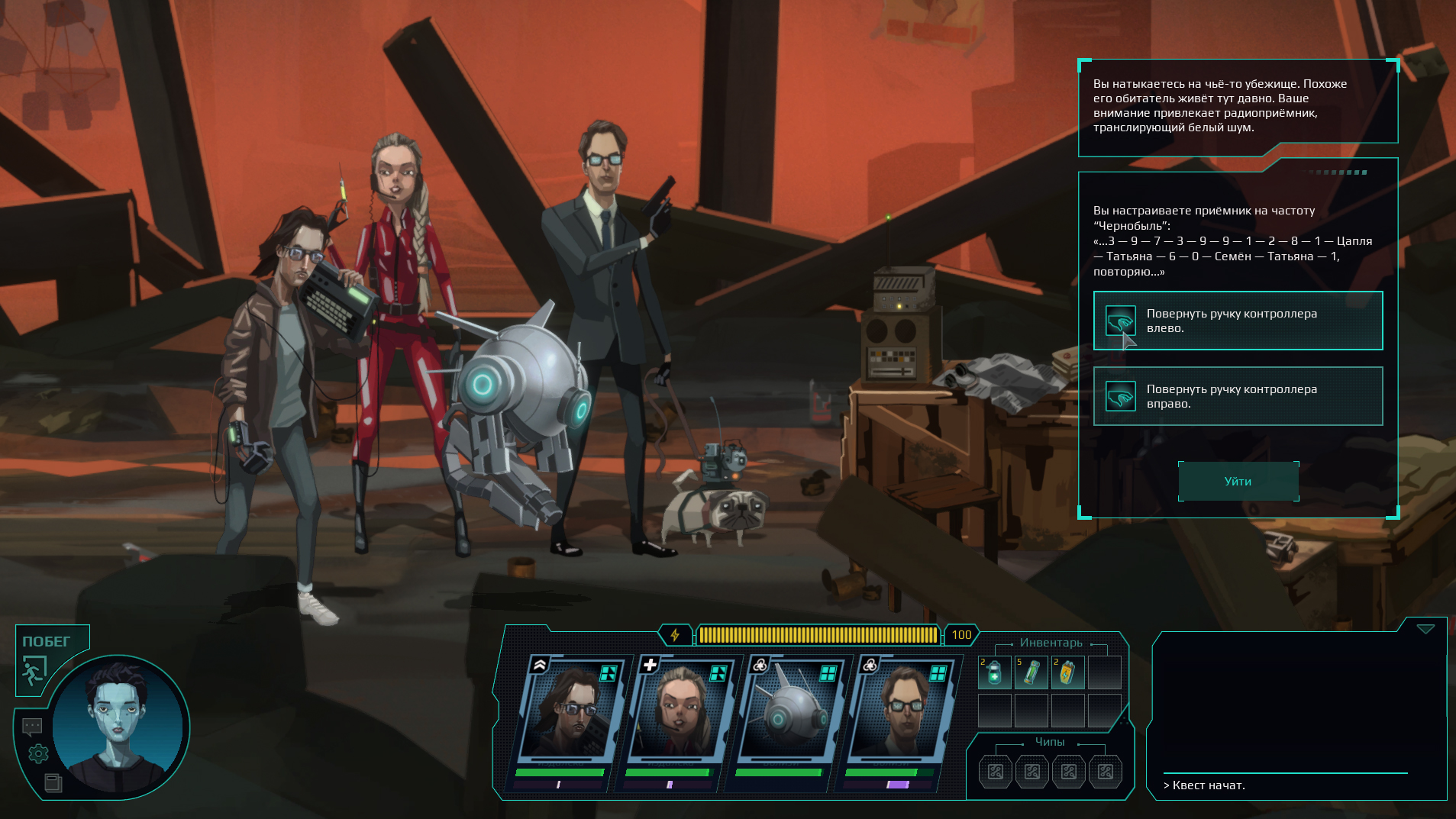Select the green vial inventory item

point(1031,673)
